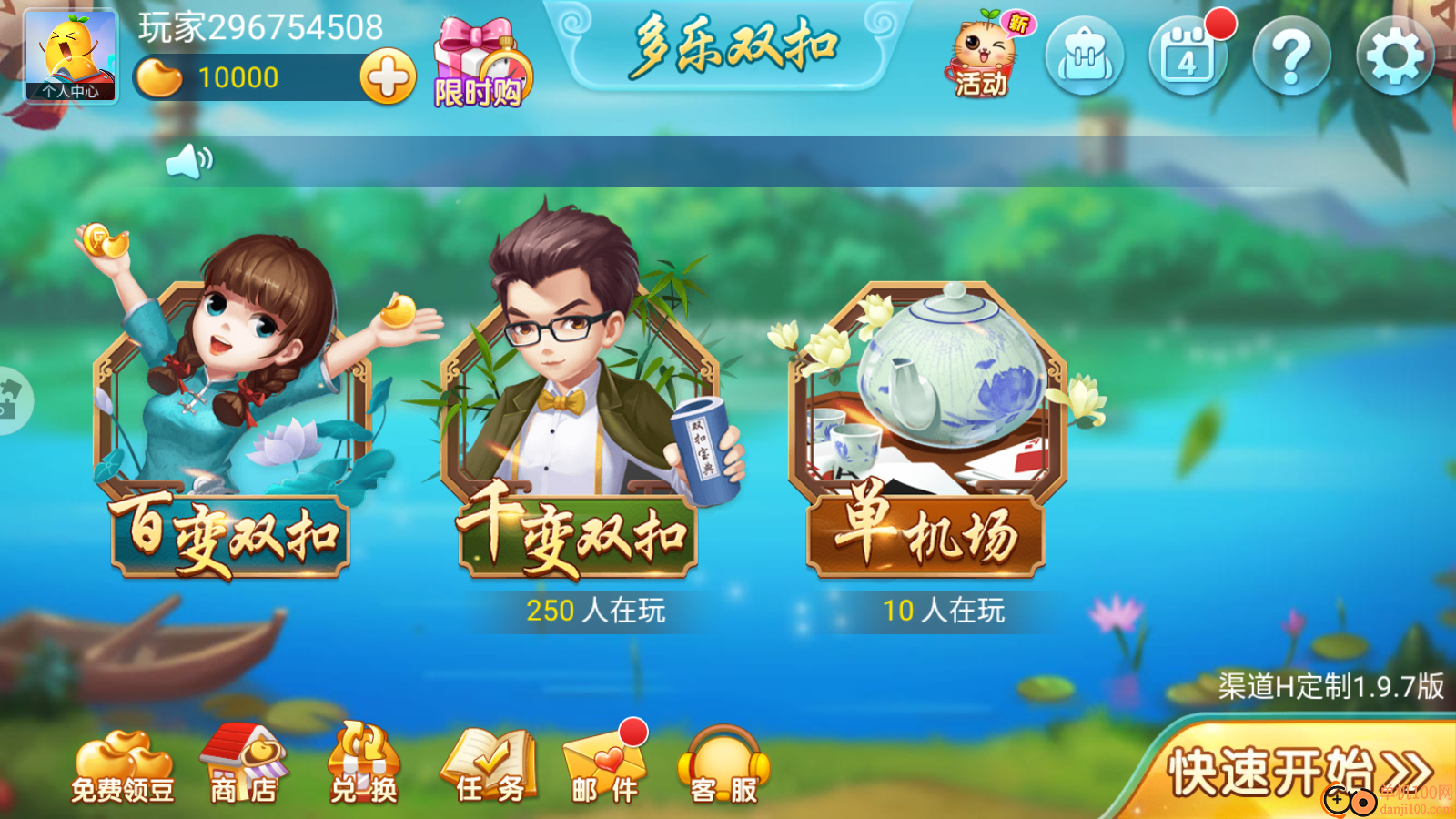The width and height of the screenshot is (1456, 819).
Task: Mute game sound with speaker toggle
Action: 188,161
